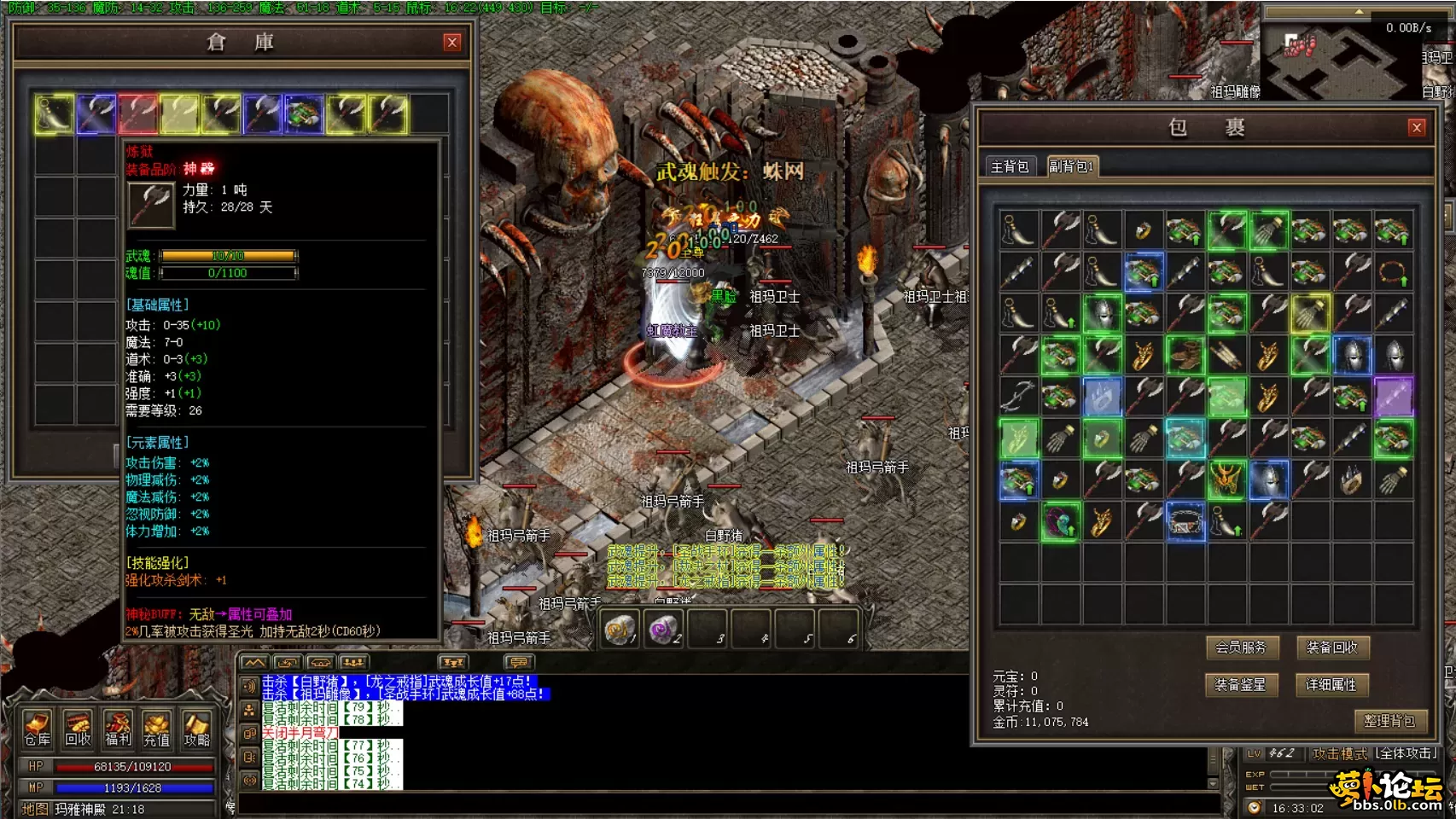The width and height of the screenshot is (1456, 819).
Task: Use the purple swirl item in hotbar slot 2
Action: point(662,630)
